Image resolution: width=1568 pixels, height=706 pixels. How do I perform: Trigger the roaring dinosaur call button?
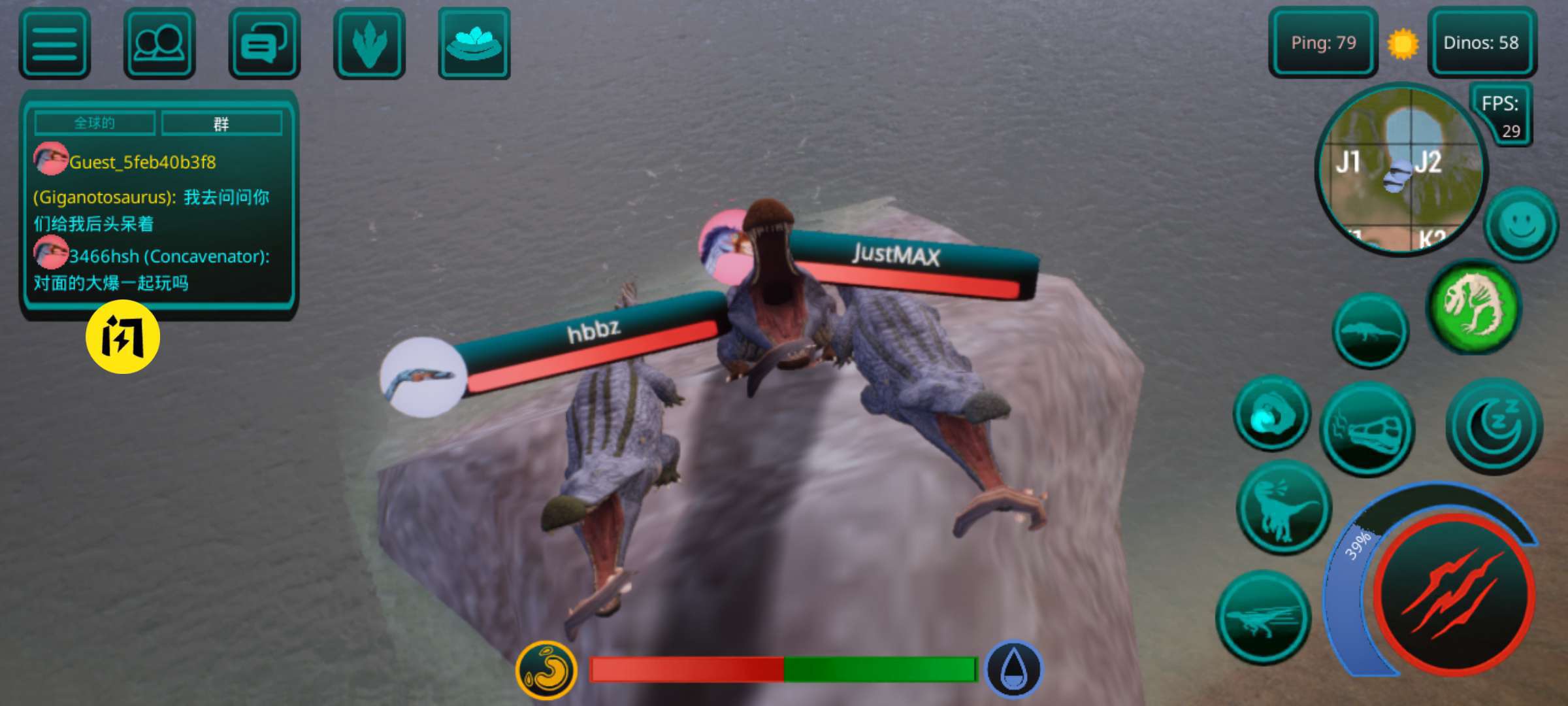click(1284, 508)
